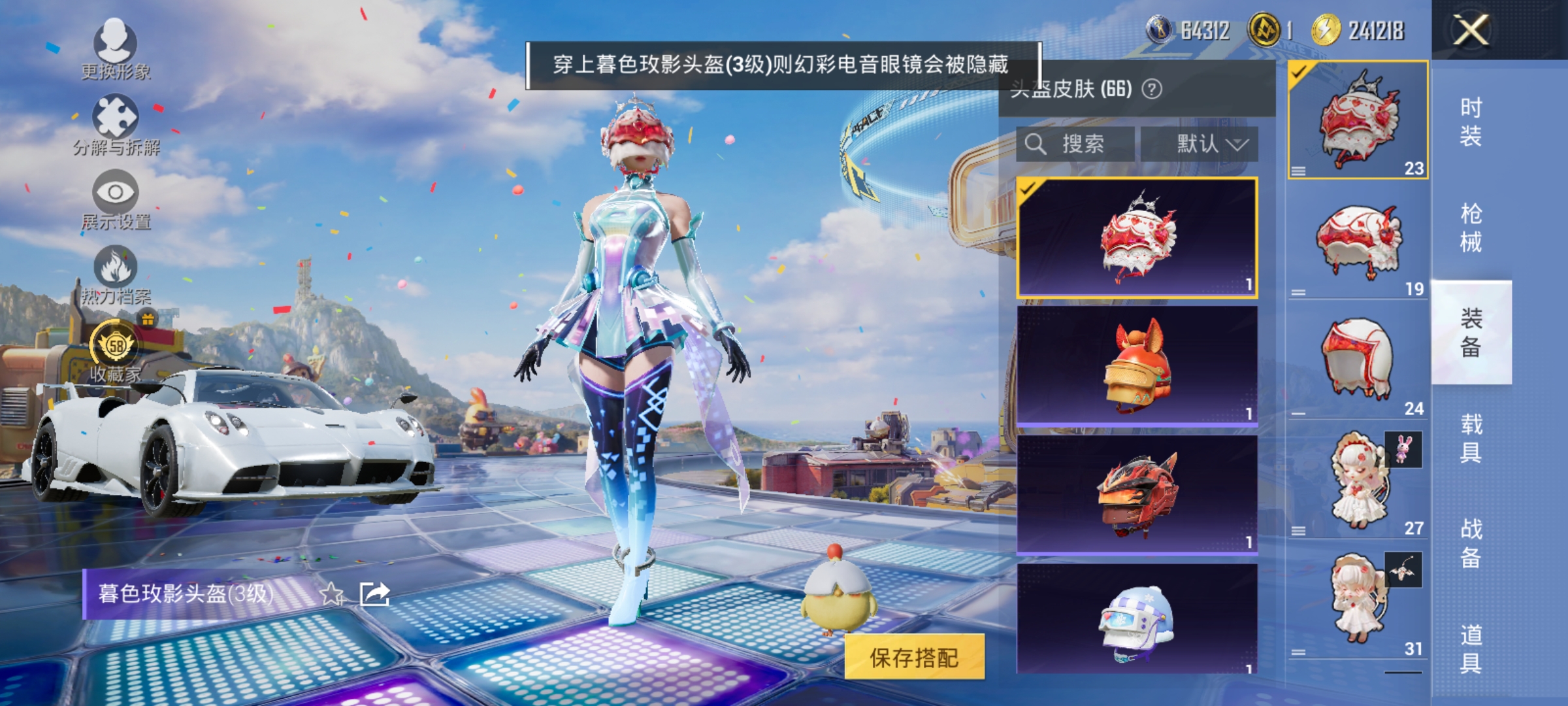The image size is (1568, 706).
Task: Open the 热力档案 profile icon
Action: point(114,271)
